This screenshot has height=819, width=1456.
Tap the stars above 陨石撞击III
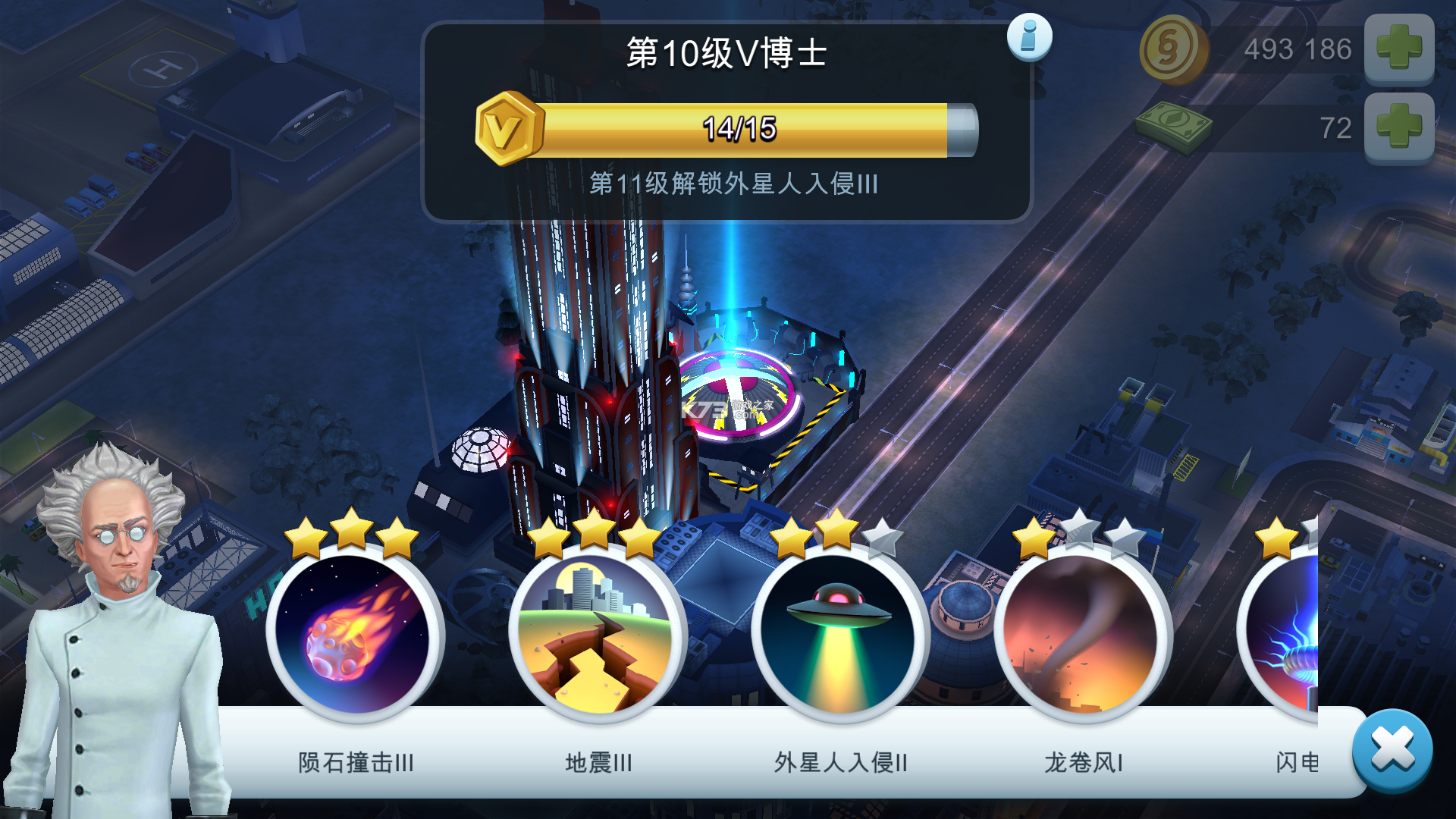[x=349, y=533]
